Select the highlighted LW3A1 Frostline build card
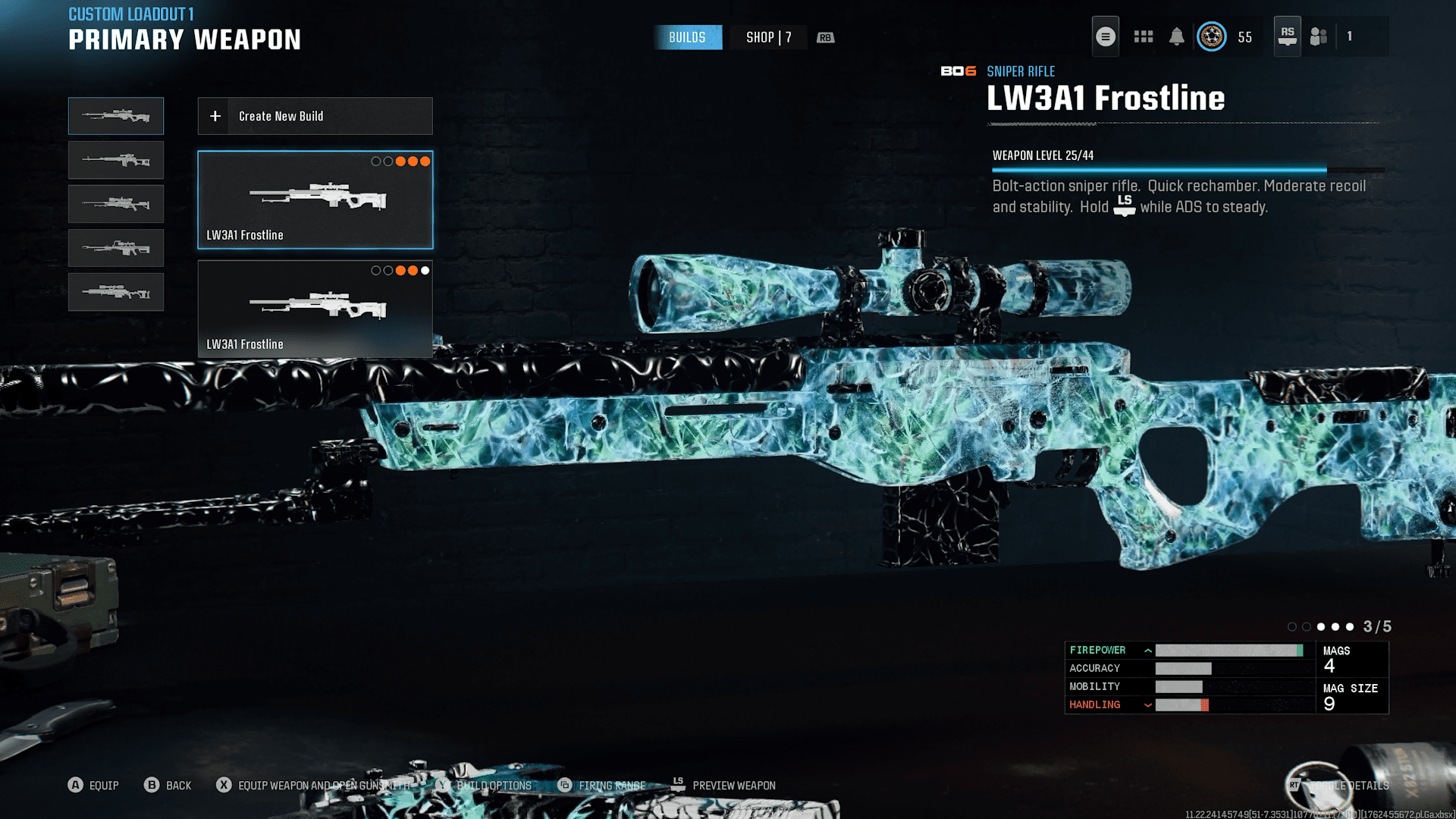Image resolution: width=1456 pixels, height=819 pixels. pyautogui.click(x=315, y=200)
